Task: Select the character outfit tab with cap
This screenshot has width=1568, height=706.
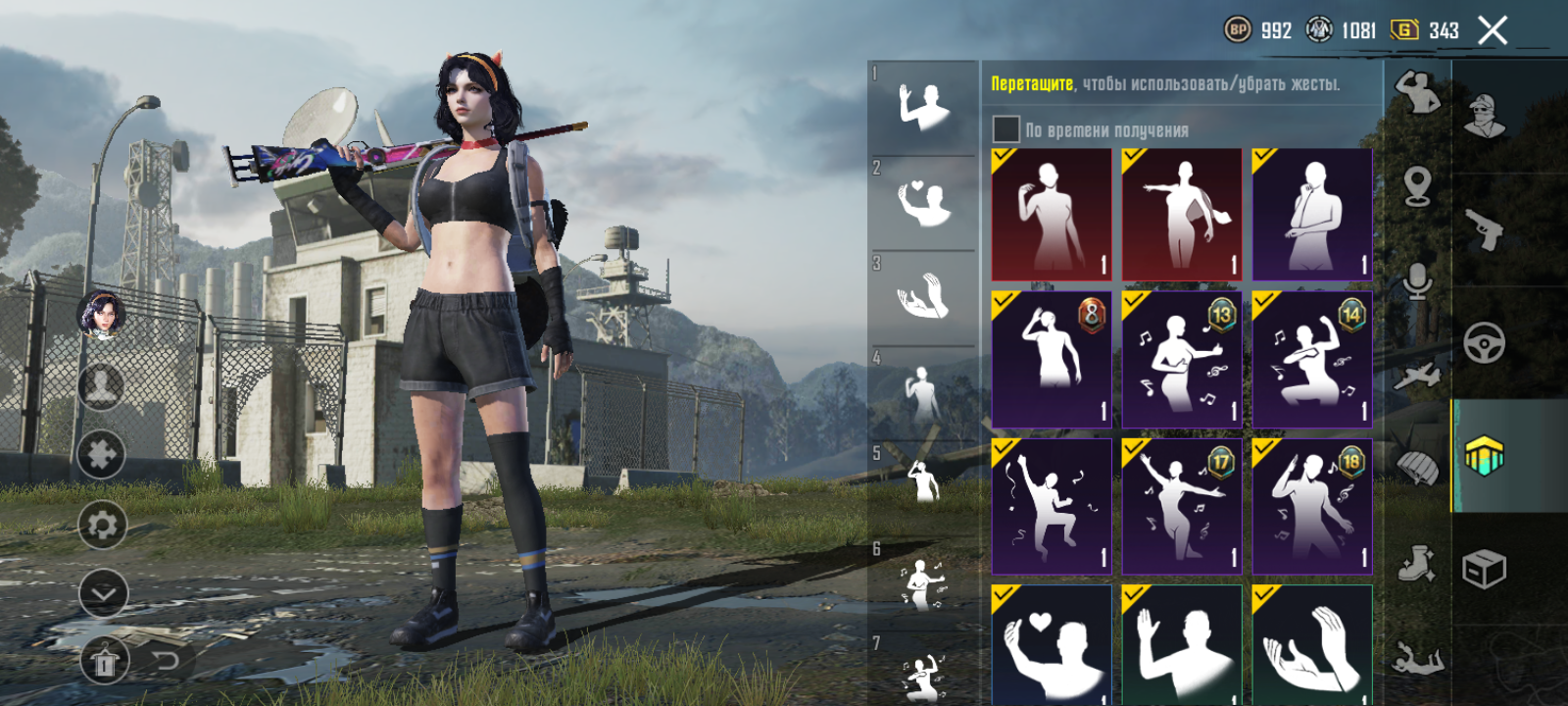Action: 1485,116
